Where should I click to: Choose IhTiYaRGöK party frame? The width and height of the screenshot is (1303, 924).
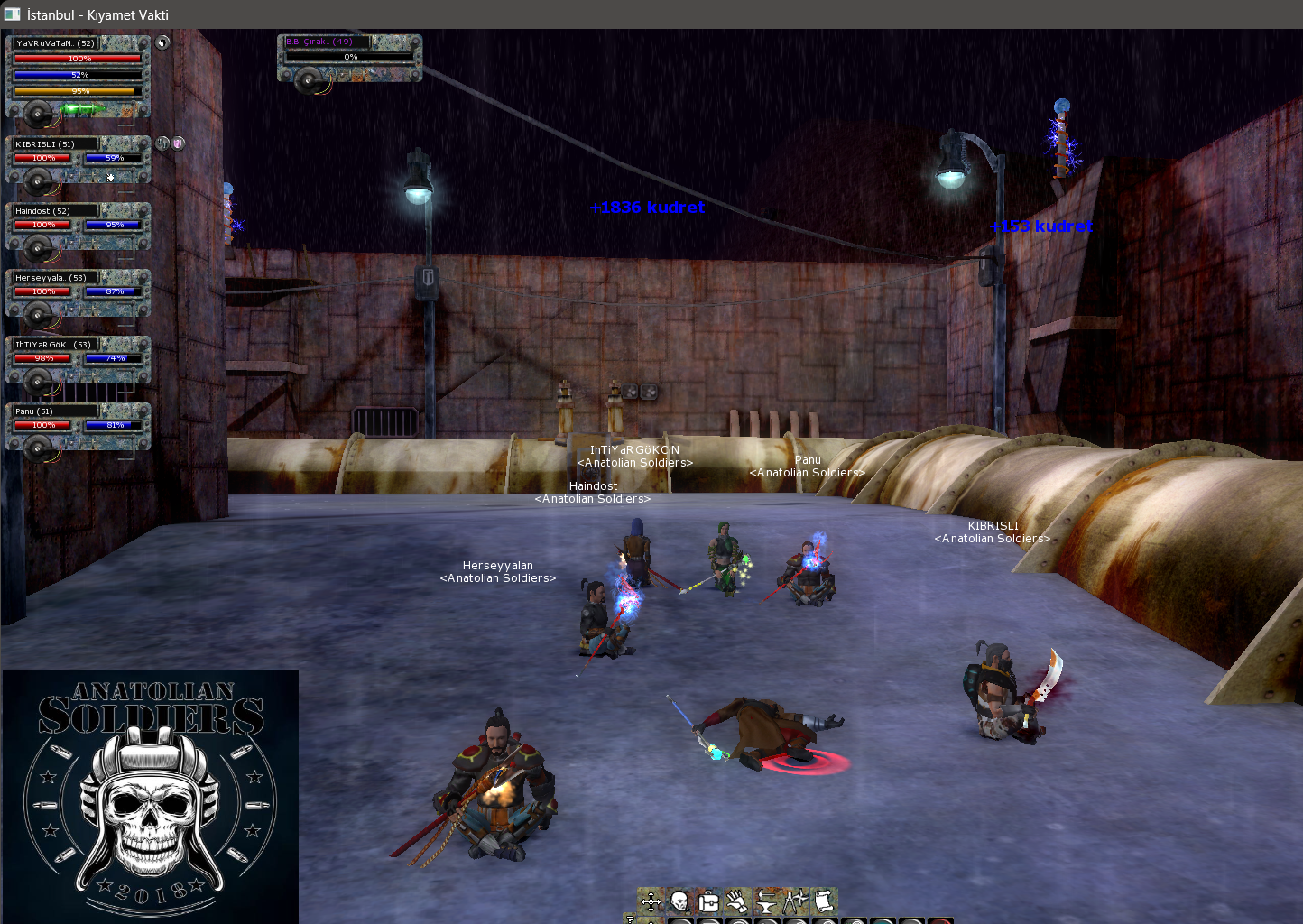79,359
